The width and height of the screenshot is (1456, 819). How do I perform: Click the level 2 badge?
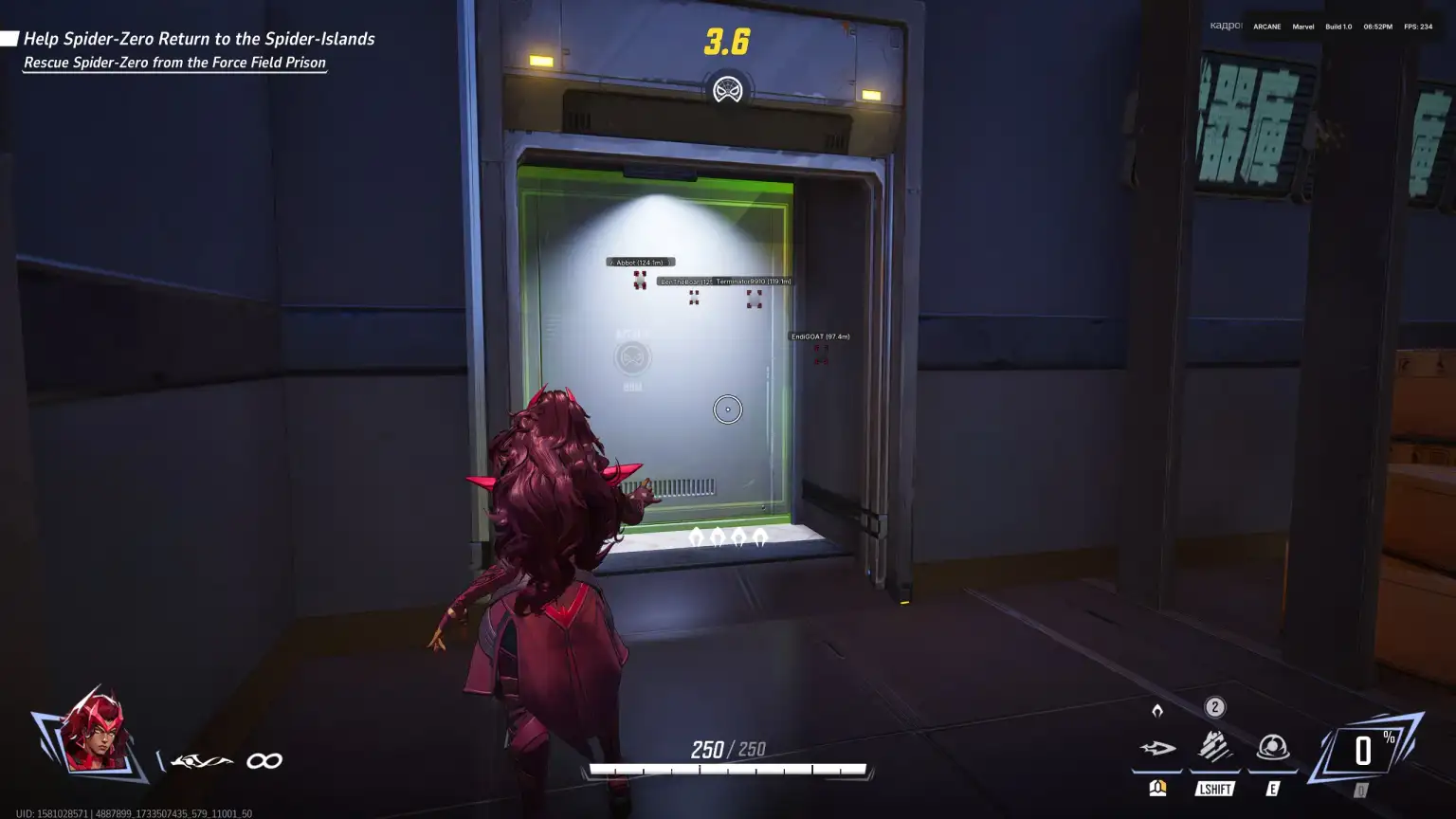pyautogui.click(x=1214, y=706)
